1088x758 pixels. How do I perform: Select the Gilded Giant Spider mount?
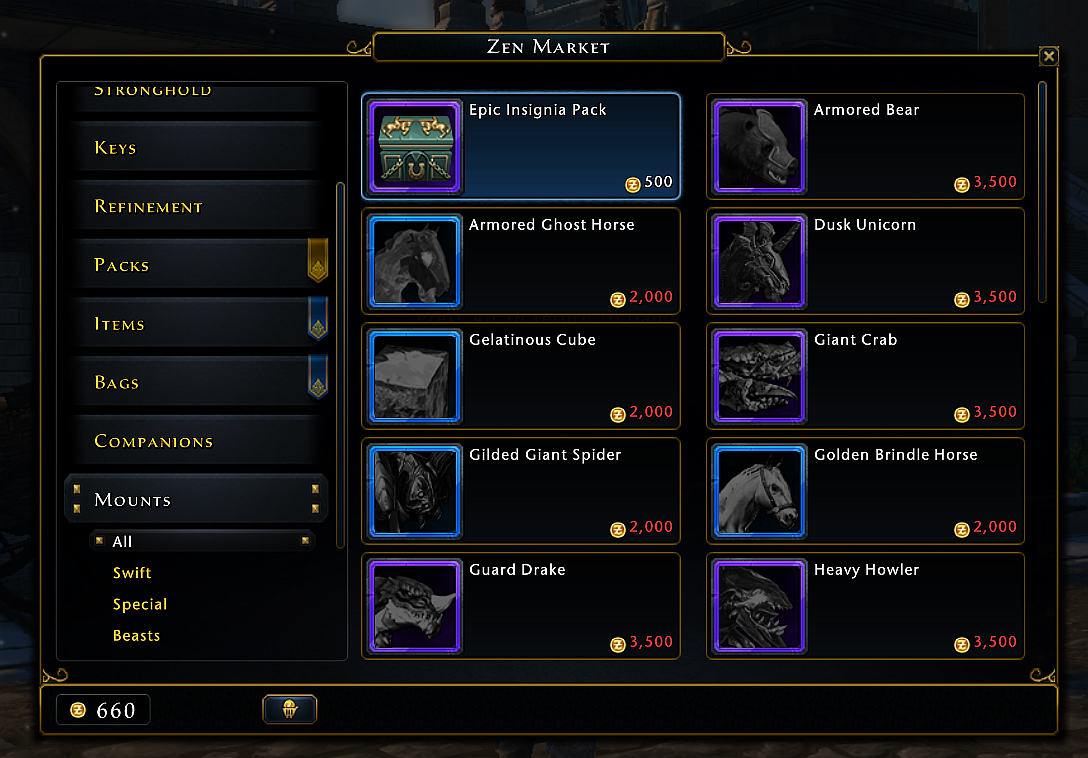point(521,491)
